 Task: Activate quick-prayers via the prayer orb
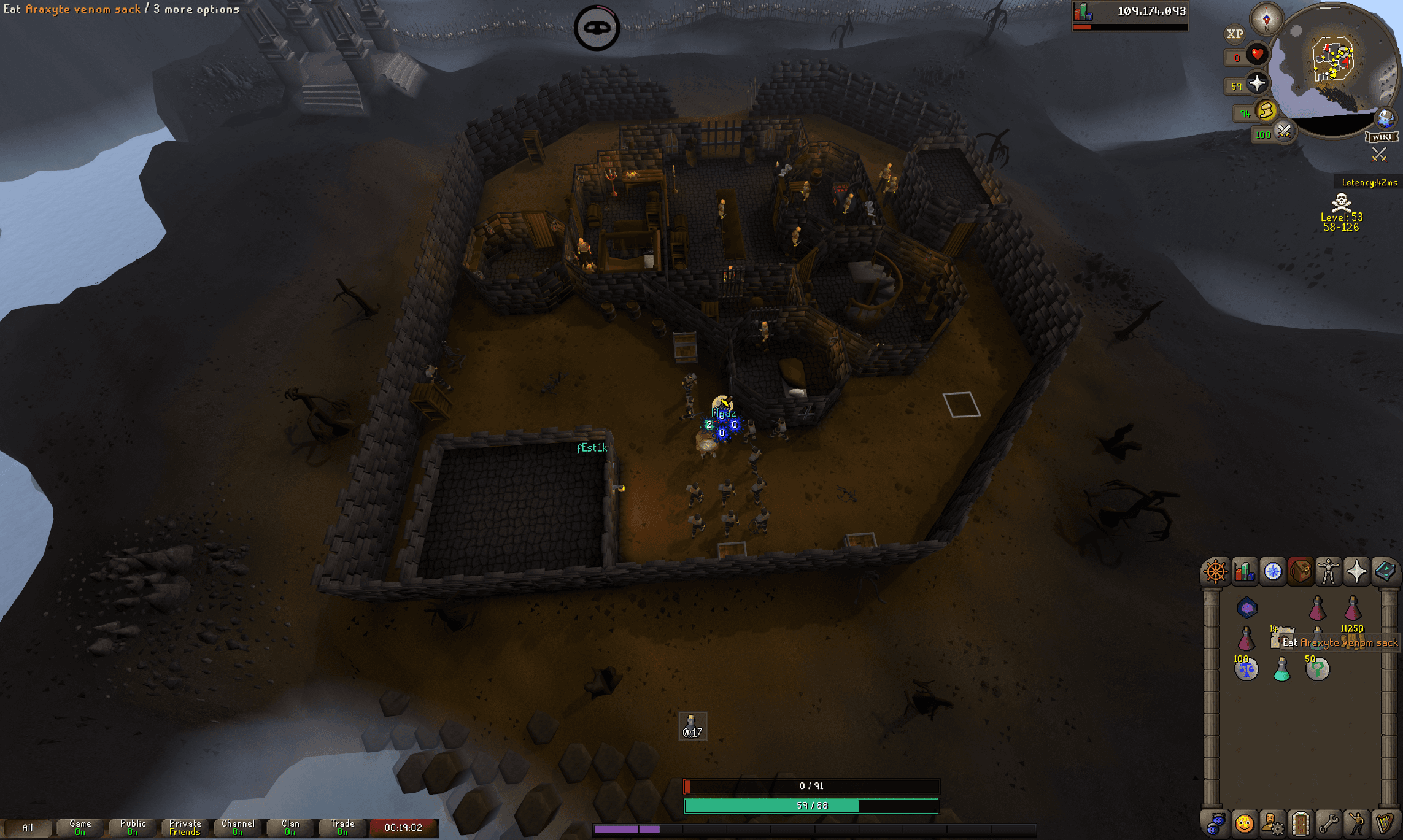1256,83
